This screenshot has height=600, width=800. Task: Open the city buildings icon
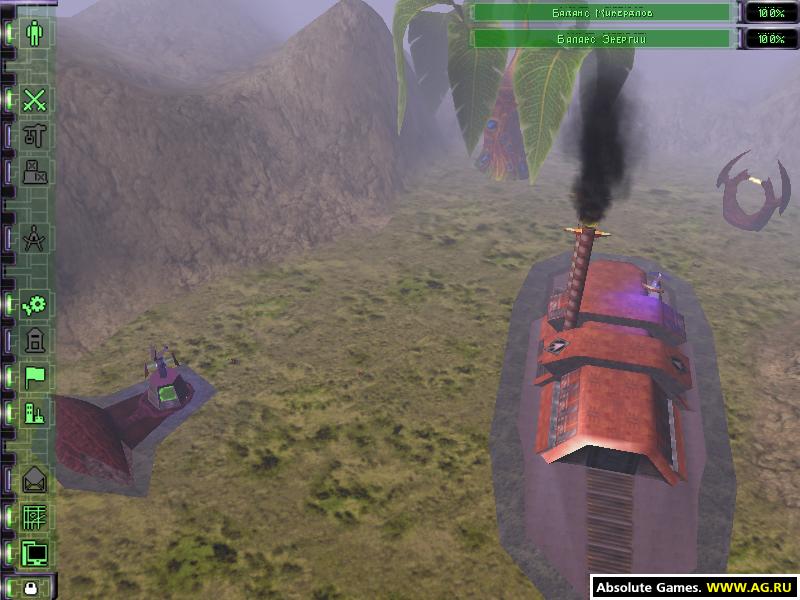click(36, 412)
